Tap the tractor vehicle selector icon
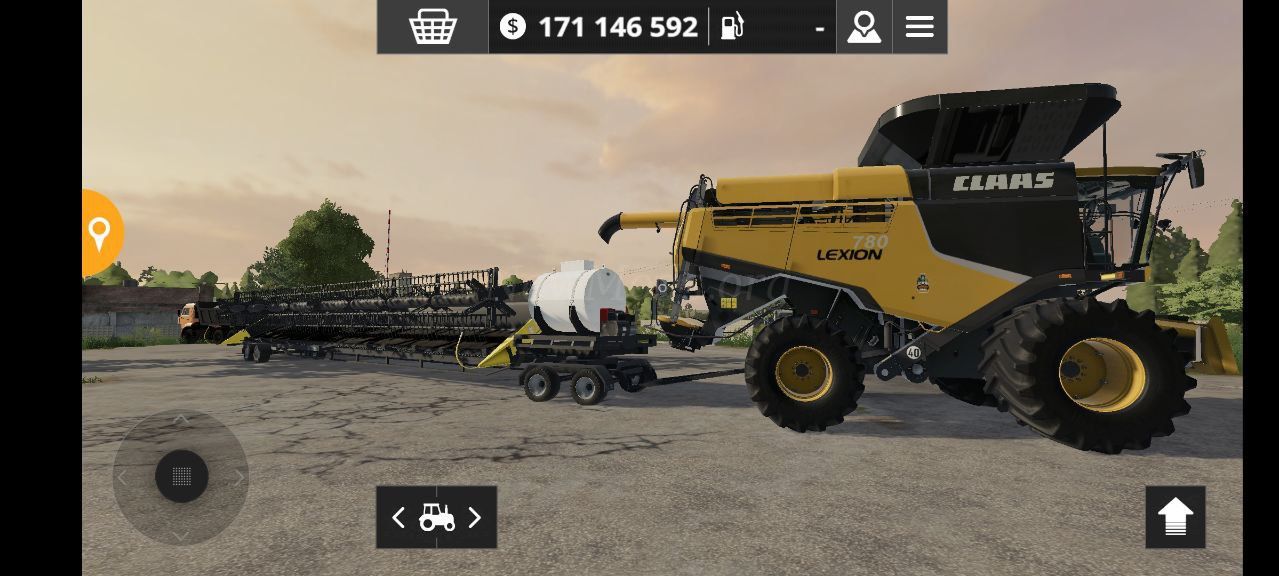This screenshot has height=576, width=1279. click(437, 517)
